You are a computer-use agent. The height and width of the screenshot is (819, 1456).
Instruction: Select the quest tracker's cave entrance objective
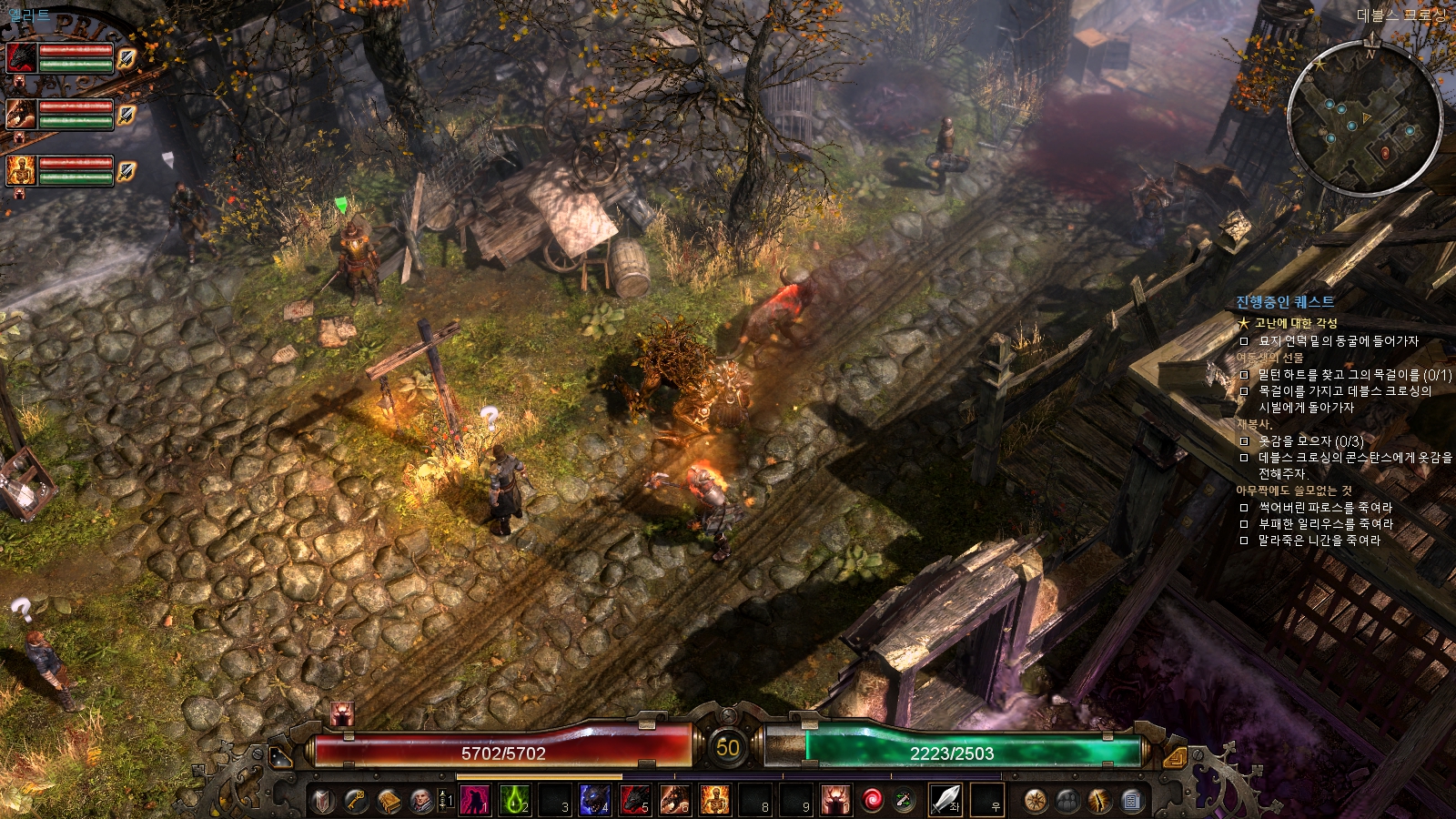point(1338,341)
